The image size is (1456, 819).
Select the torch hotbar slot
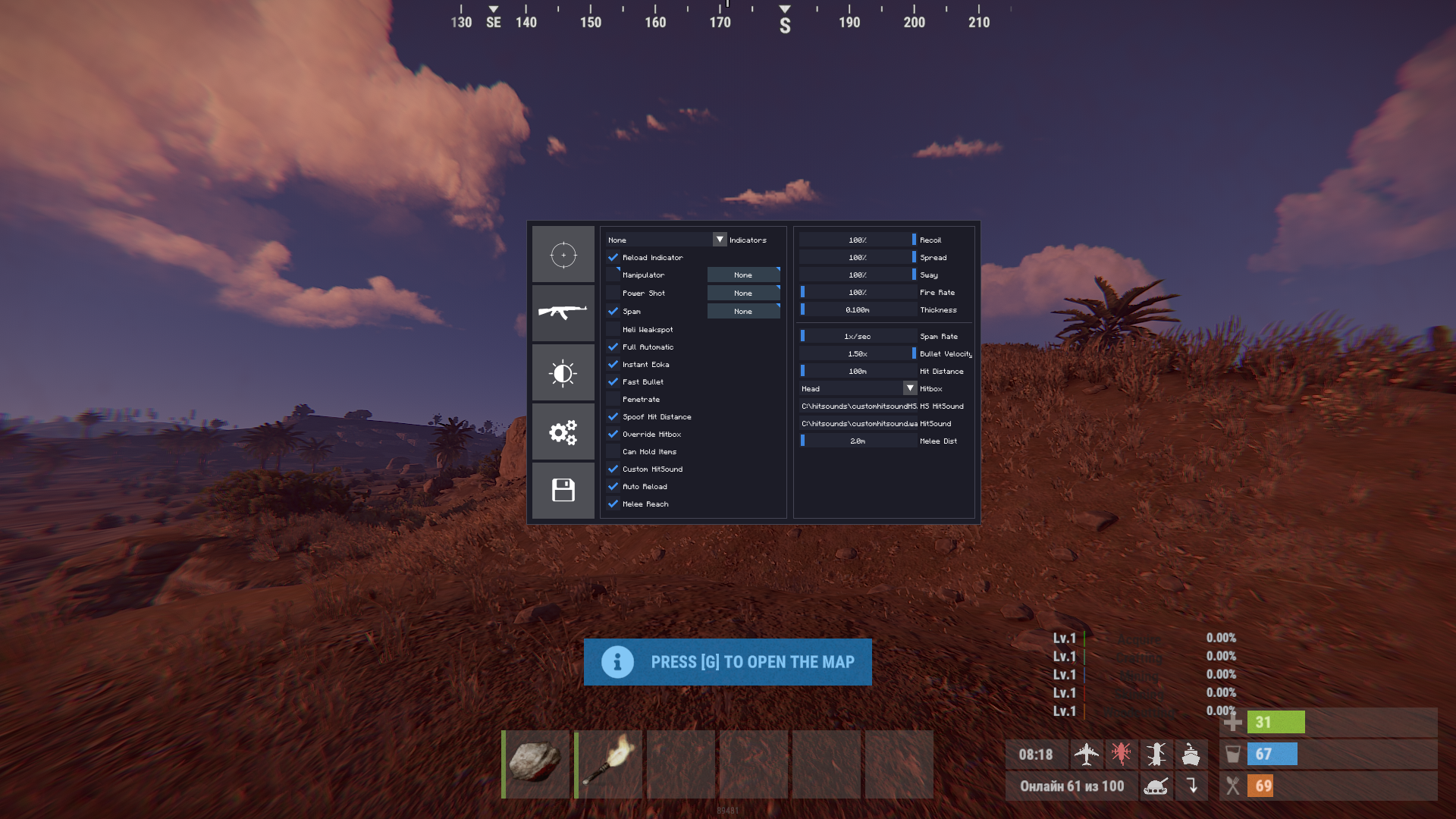click(608, 764)
